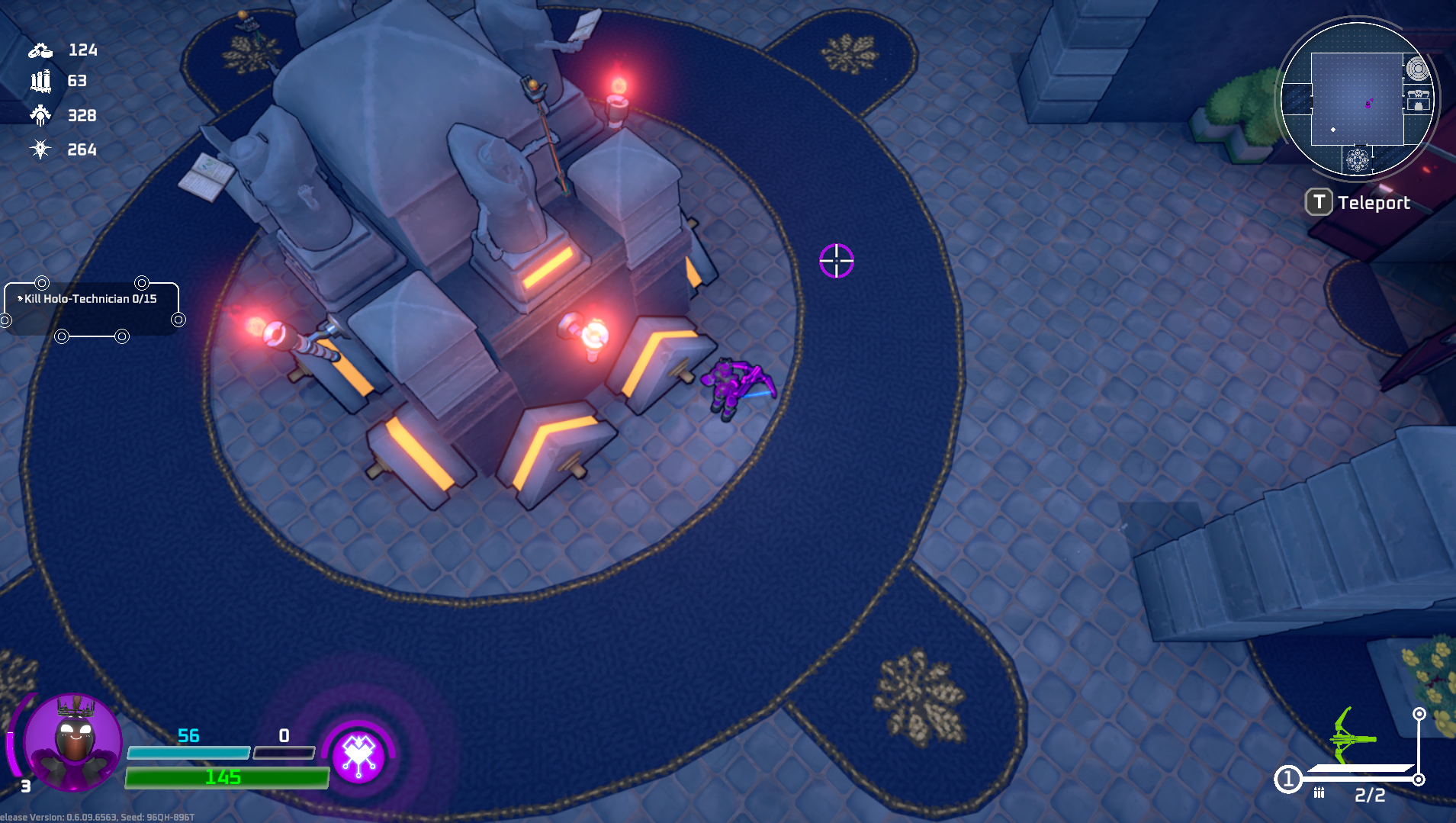
Task: Open the circular minimap
Action: pos(1357,98)
